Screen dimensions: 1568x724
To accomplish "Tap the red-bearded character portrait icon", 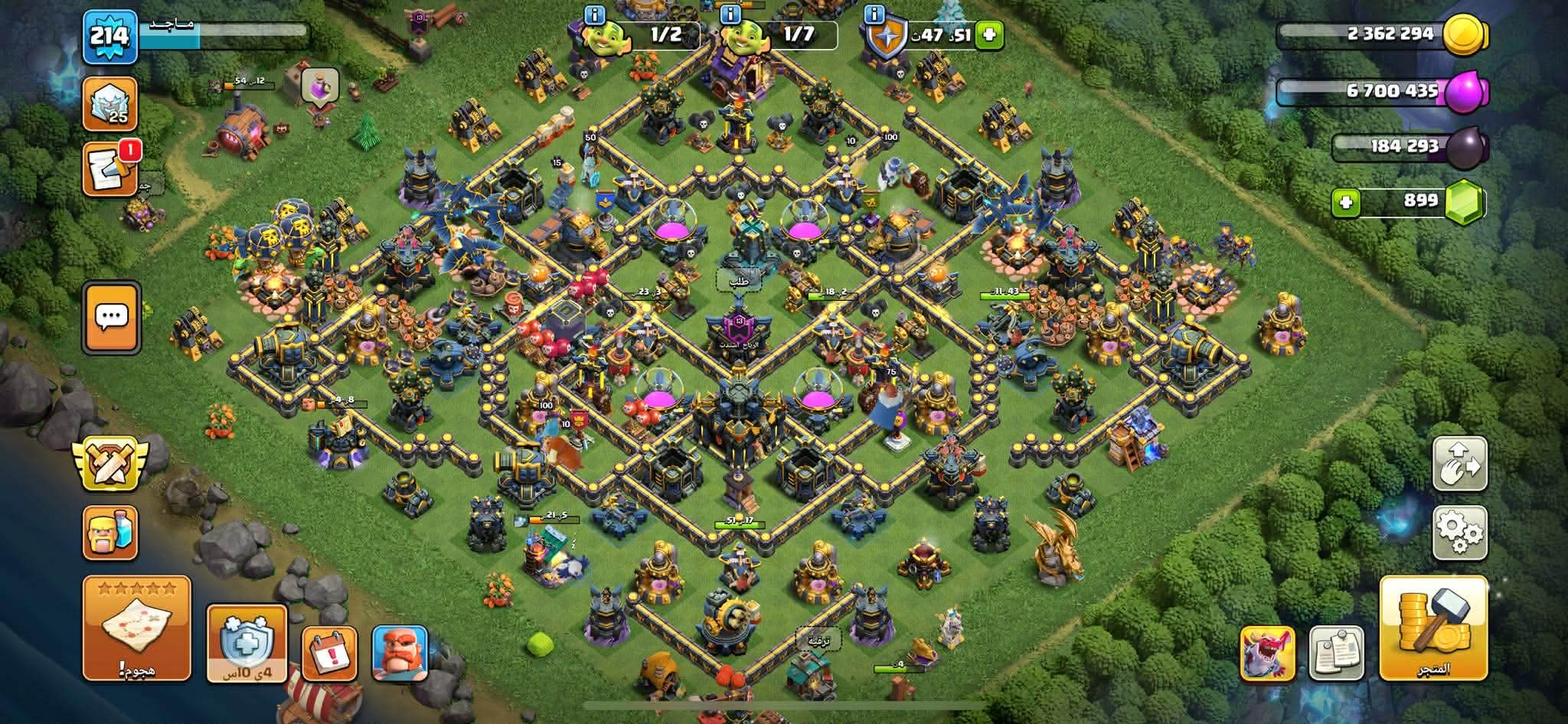I will 400,653.
